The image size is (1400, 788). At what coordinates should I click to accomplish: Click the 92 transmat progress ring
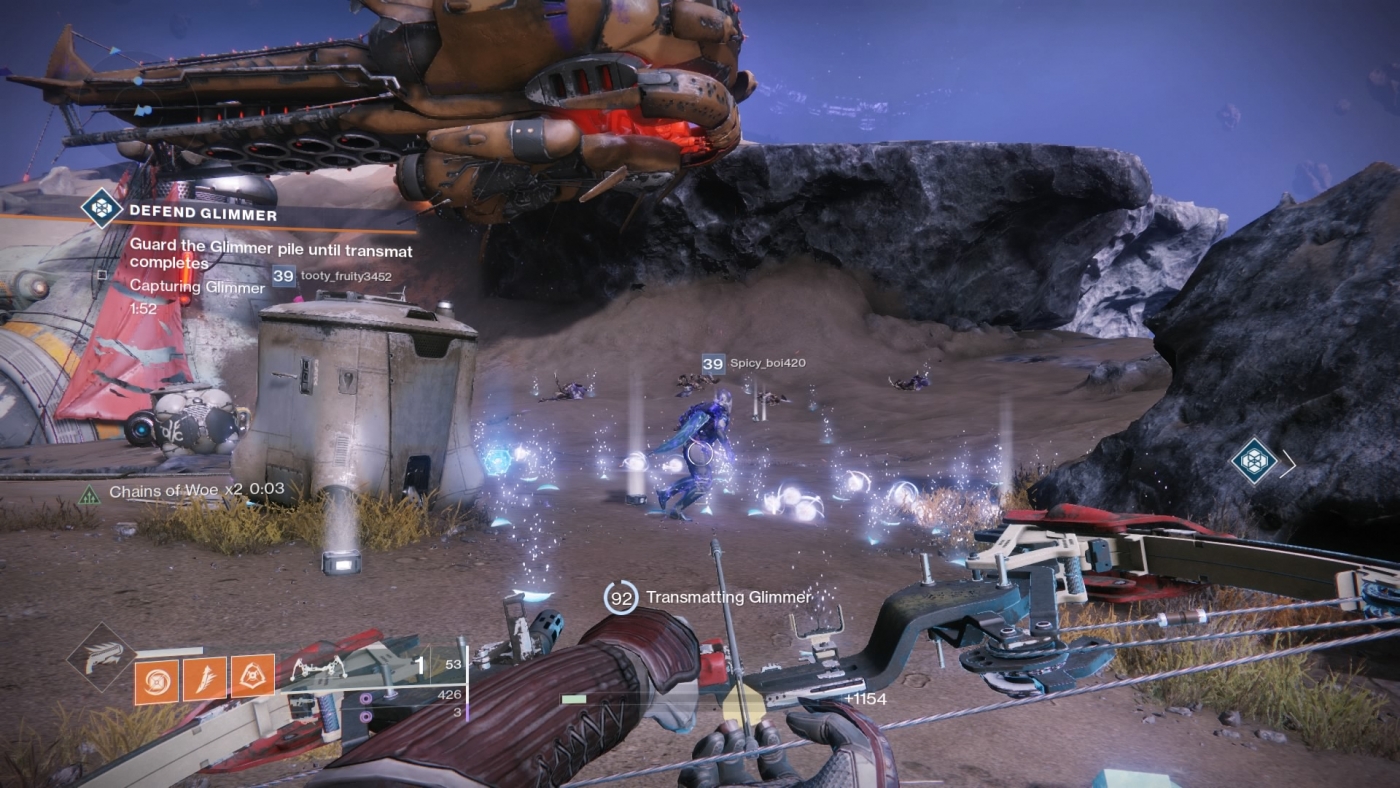620,597
